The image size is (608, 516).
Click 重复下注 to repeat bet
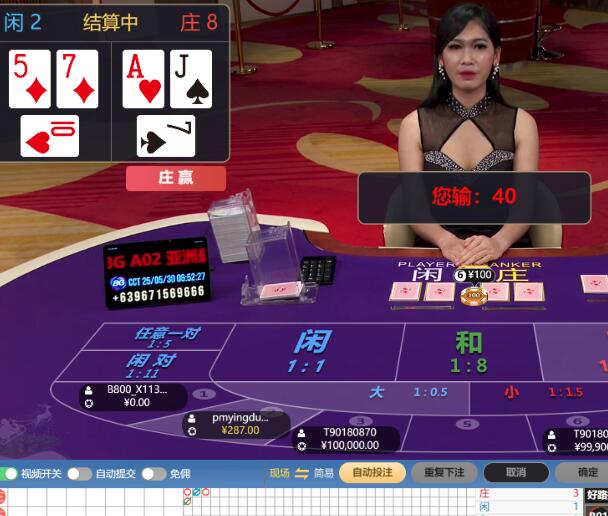pyautogui.click(x=444, y=472)
